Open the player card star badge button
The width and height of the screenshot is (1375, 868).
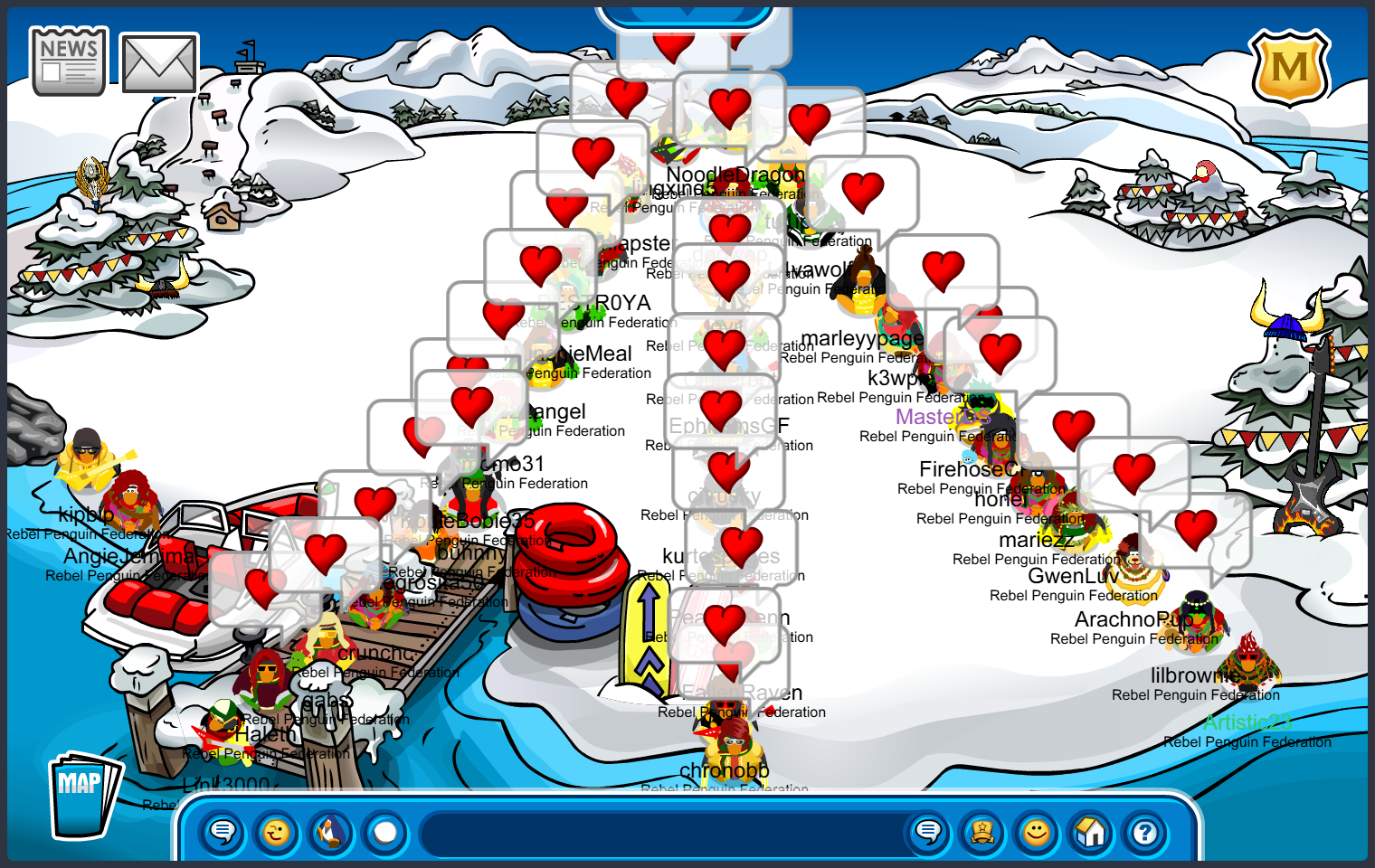coord(982,832)
